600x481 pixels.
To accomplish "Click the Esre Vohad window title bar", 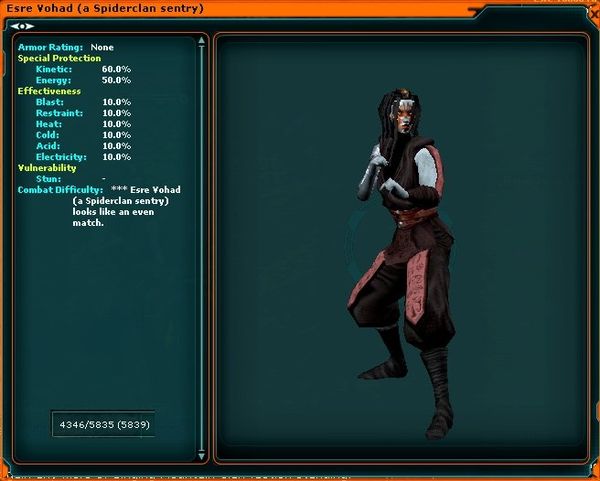I will pos(300,9).
